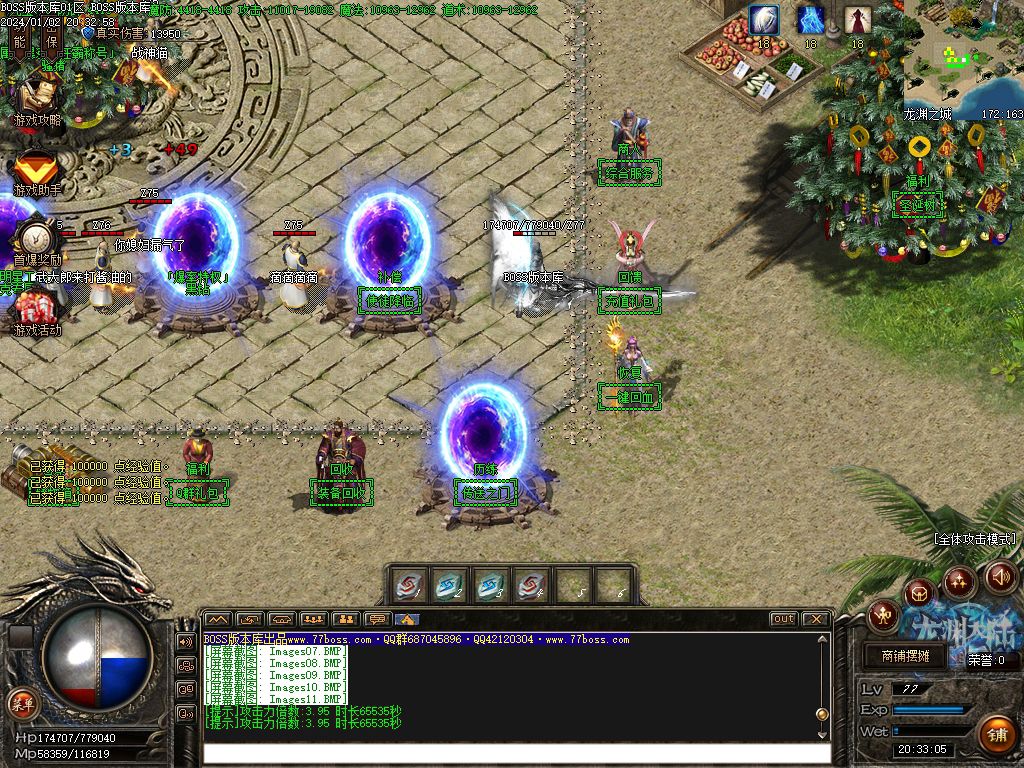Close the chat window with X
Screen dimensions: 1024x768
click(816, 619)
